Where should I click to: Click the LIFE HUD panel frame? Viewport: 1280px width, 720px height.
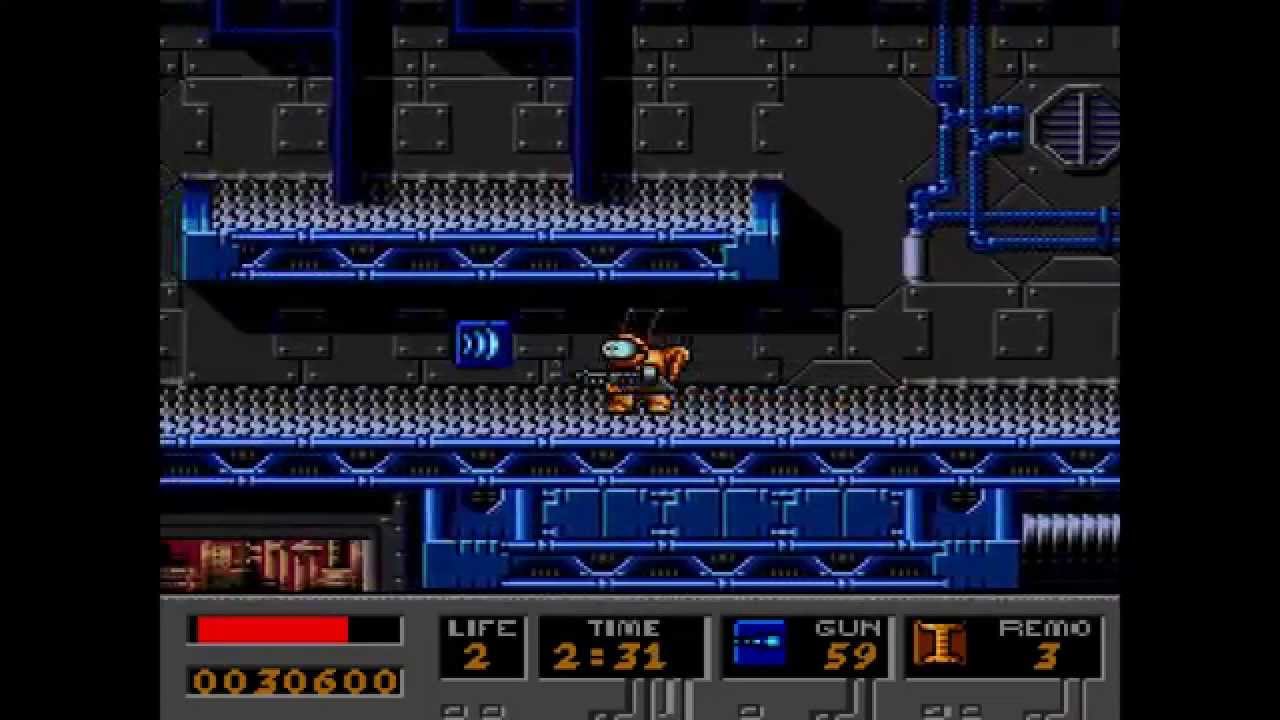tap(484, 645)
